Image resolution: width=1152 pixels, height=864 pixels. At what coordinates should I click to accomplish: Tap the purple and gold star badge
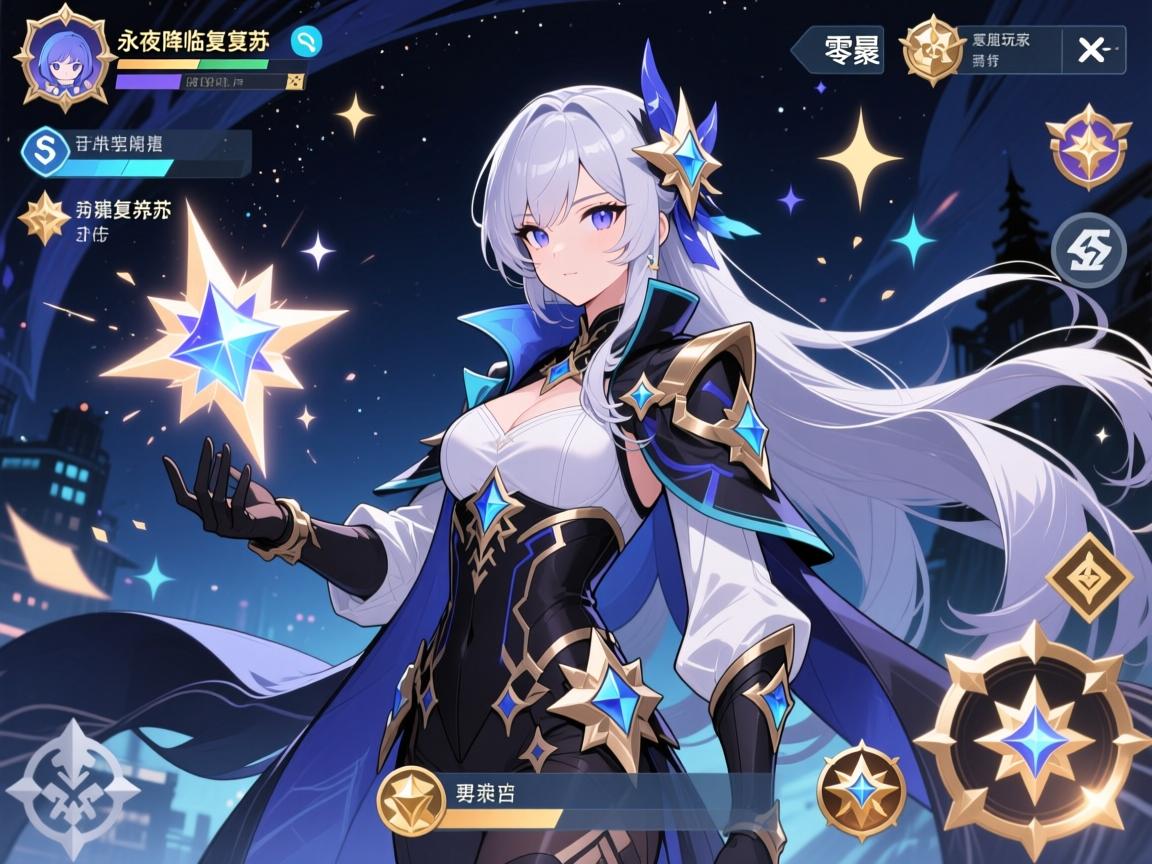1089,149
